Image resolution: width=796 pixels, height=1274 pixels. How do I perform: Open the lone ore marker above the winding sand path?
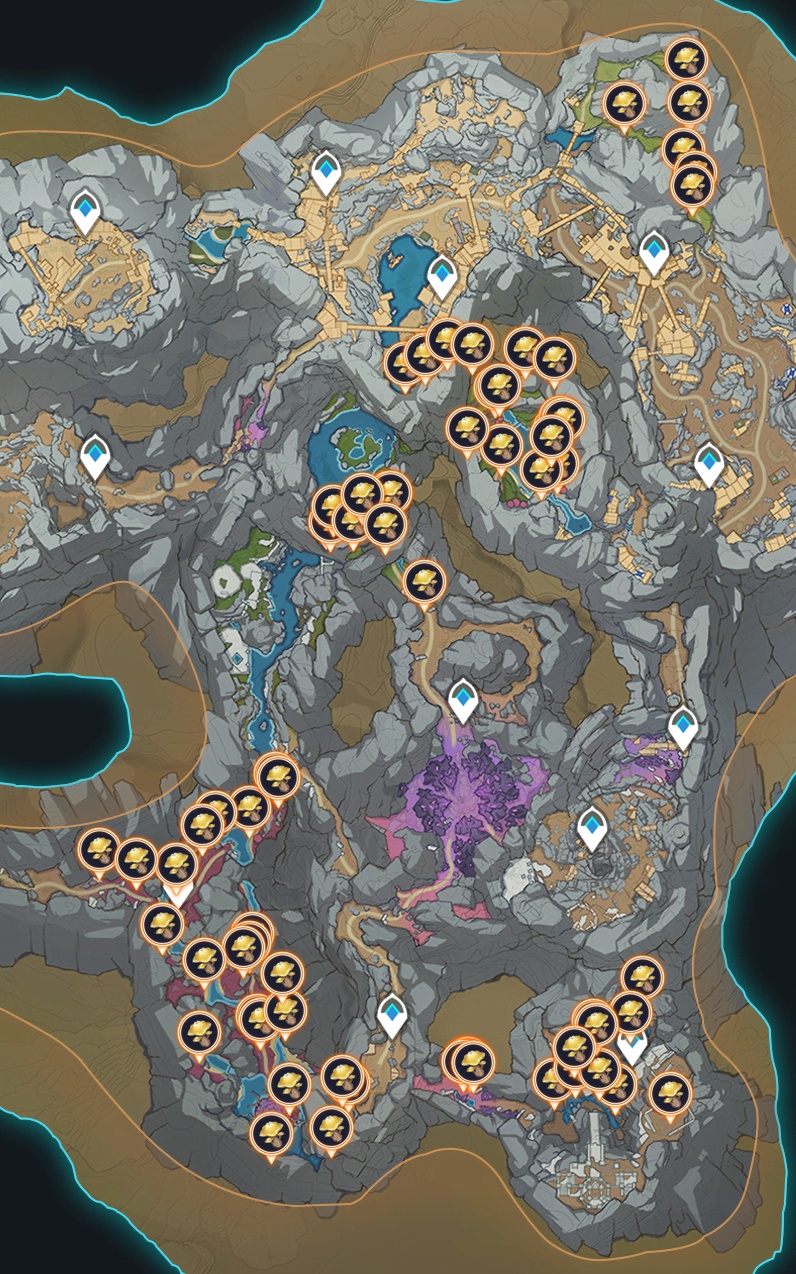point(424,582)
